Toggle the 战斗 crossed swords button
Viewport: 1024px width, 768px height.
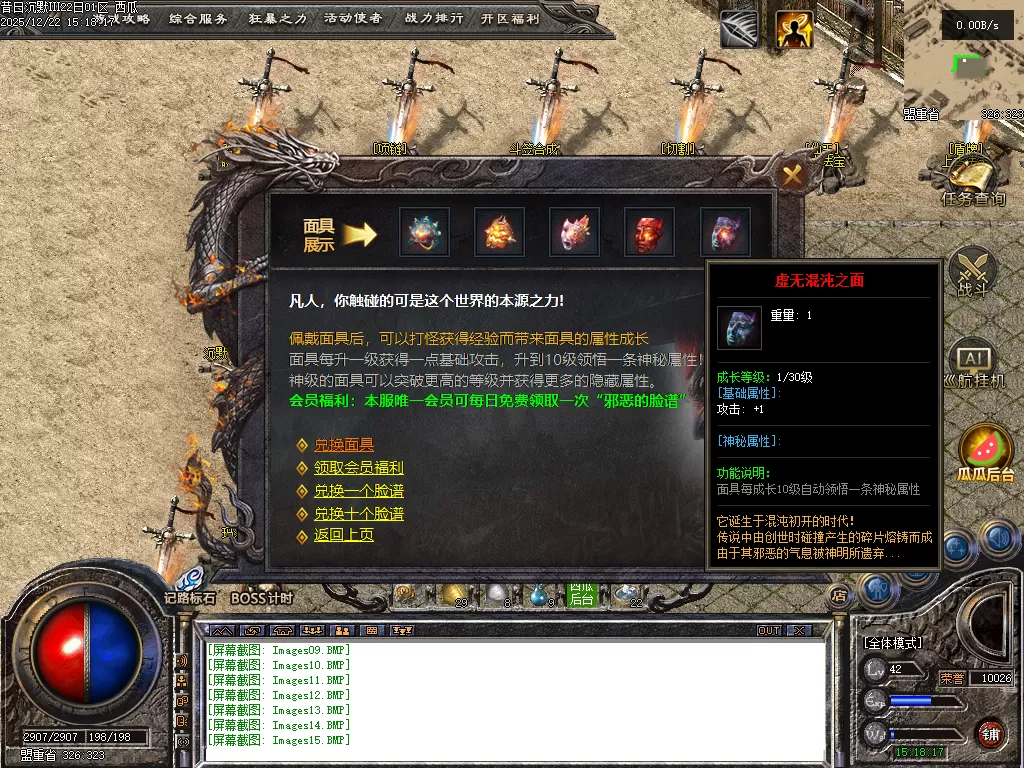point(972,271)
